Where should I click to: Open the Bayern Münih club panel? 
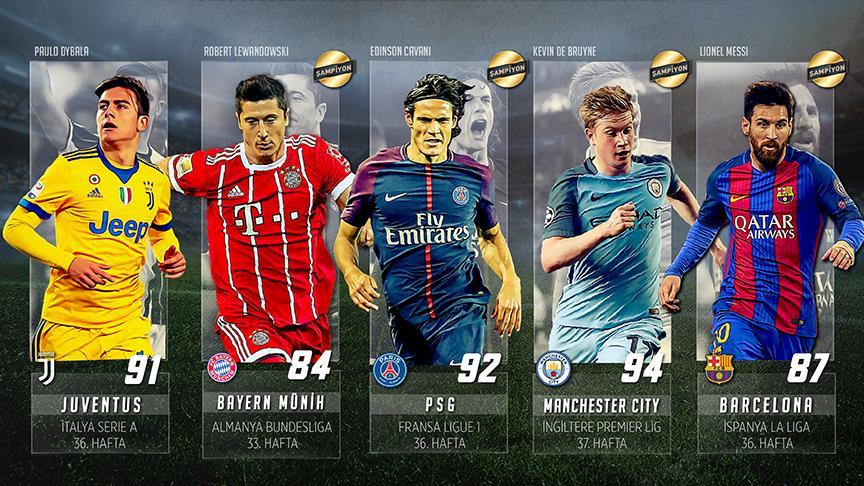tap(270, 418)
